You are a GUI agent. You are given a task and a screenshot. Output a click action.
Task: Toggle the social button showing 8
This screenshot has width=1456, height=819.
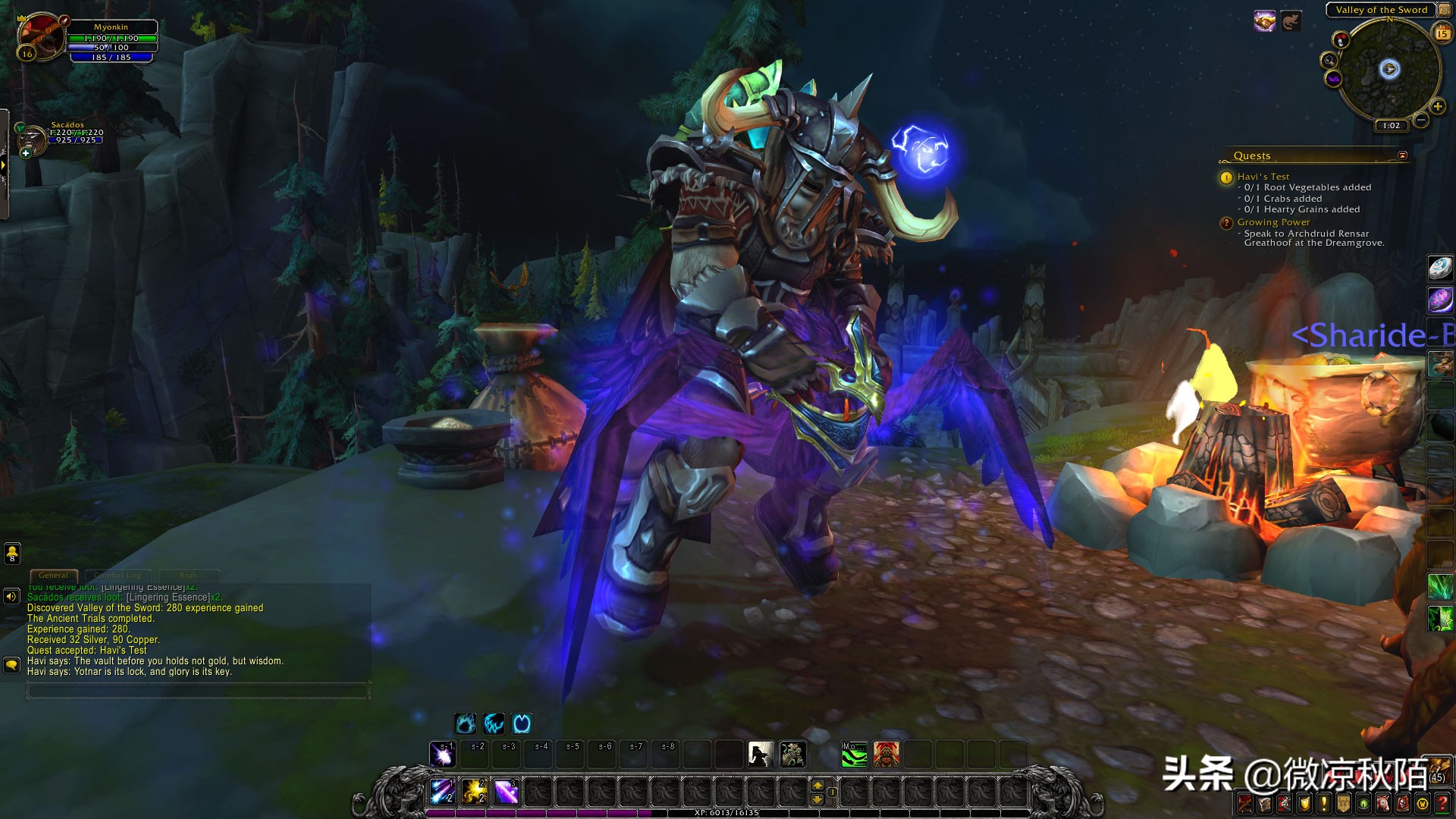click(11, 553)
